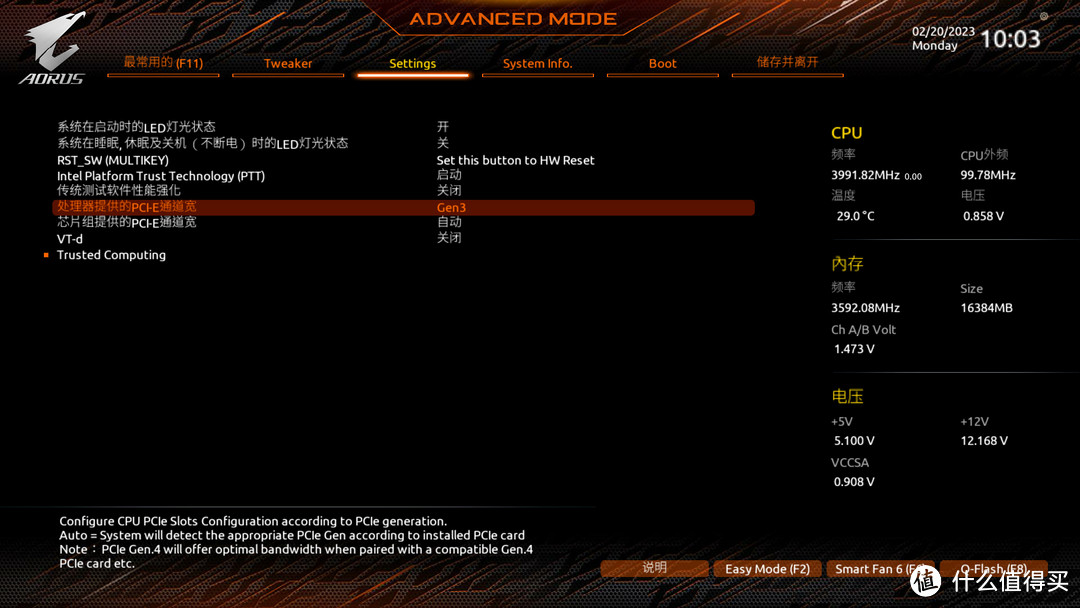Select the 传统测试软件性能强化 setting

(119, 191)
